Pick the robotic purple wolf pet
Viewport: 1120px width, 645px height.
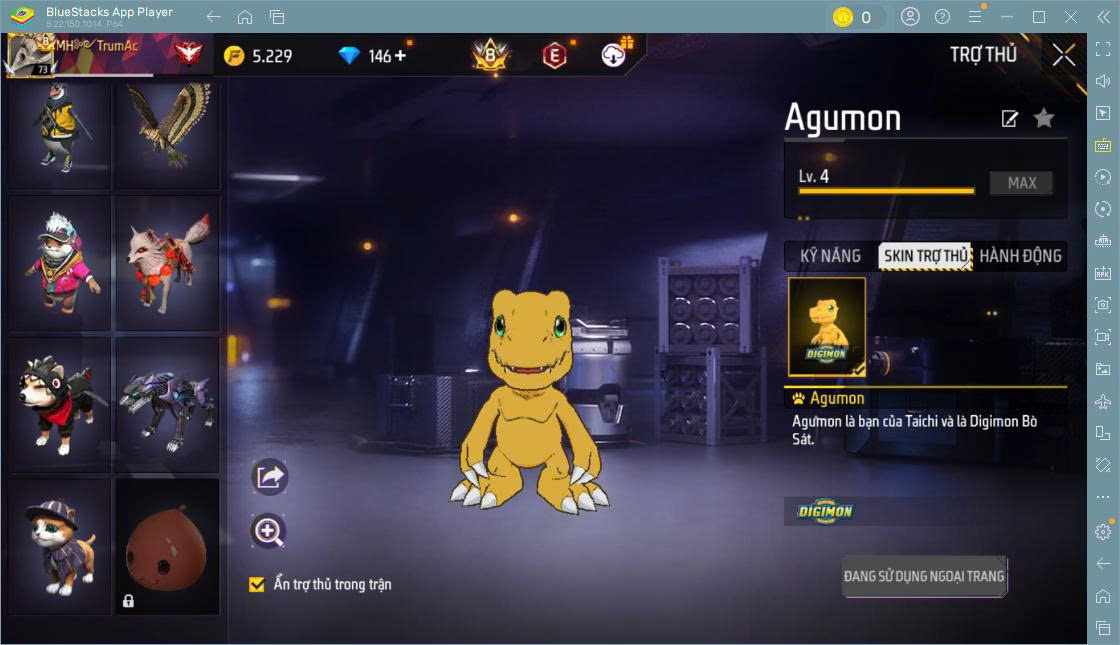pyautogui.click(x=167, y=403)
